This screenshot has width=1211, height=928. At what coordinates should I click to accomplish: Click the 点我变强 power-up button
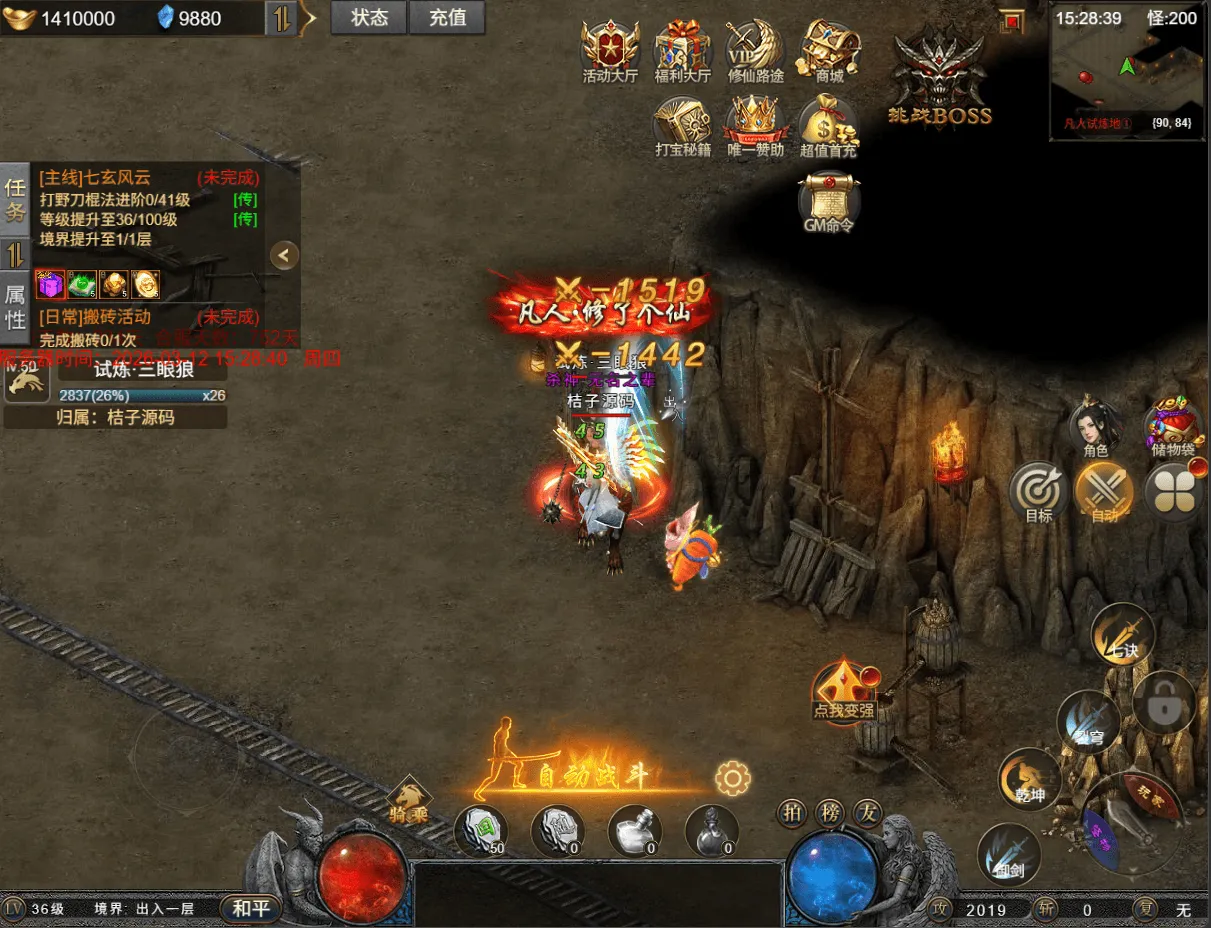point(844,690)
